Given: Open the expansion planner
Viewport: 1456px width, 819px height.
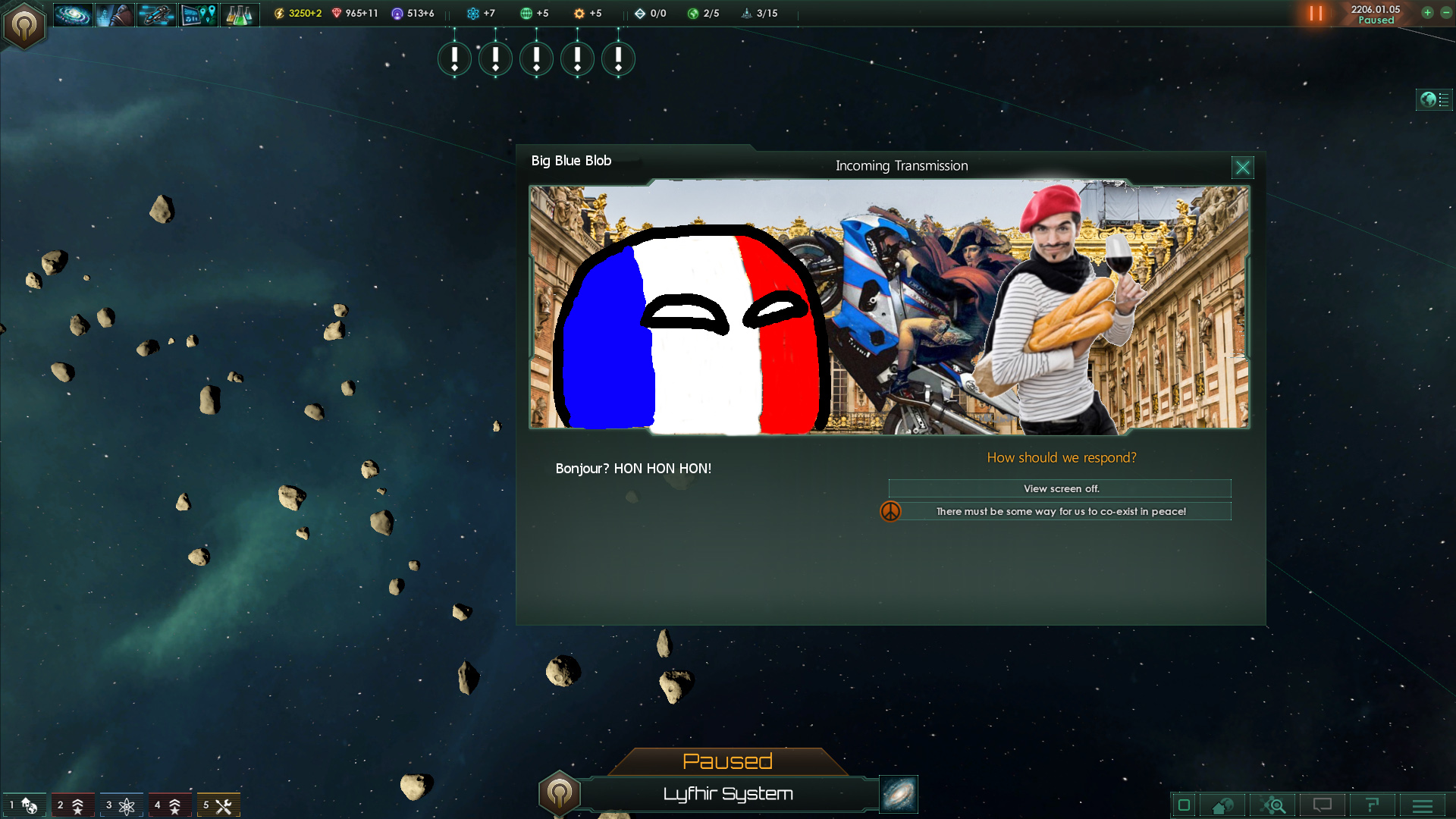Looking at the screenshot, I should (x=198, y=14).
